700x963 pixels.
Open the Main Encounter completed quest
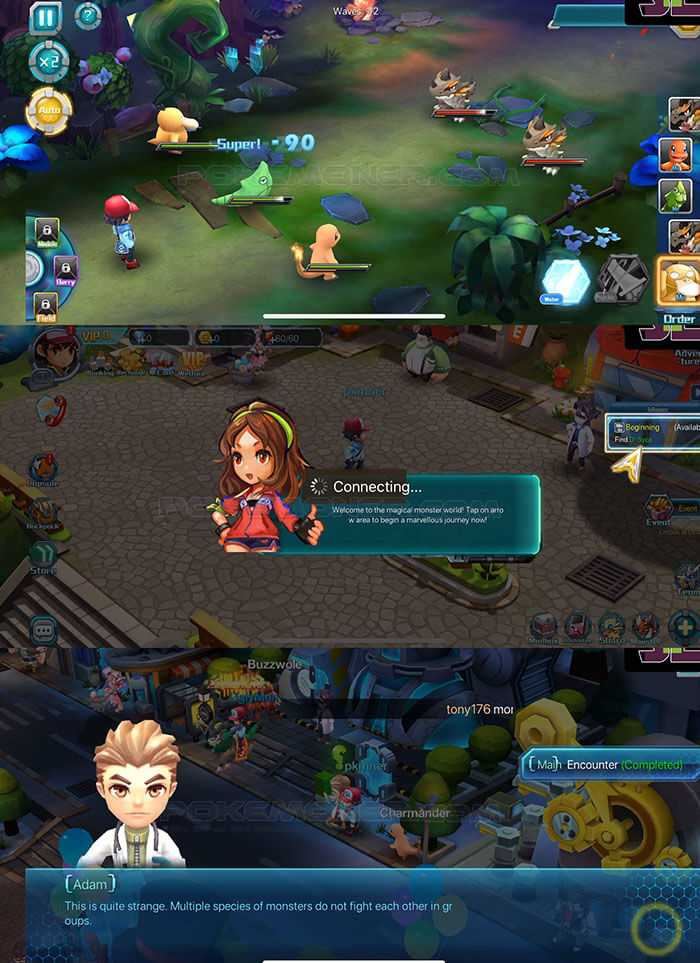[x=606, y=765]
